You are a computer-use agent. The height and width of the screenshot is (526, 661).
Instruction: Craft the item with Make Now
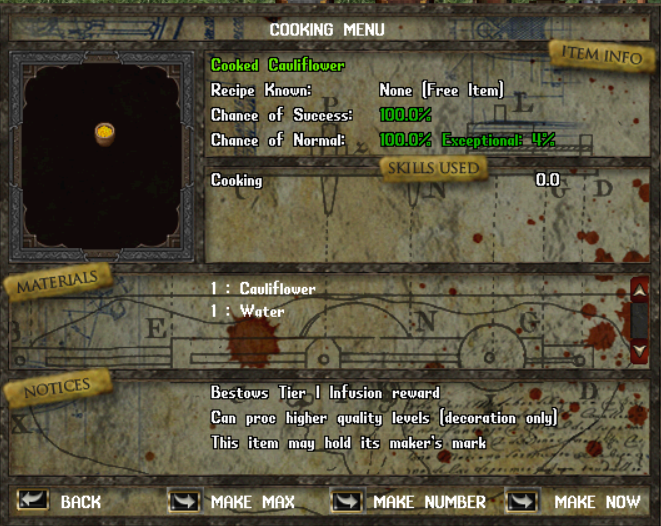[x=523, y=501]
